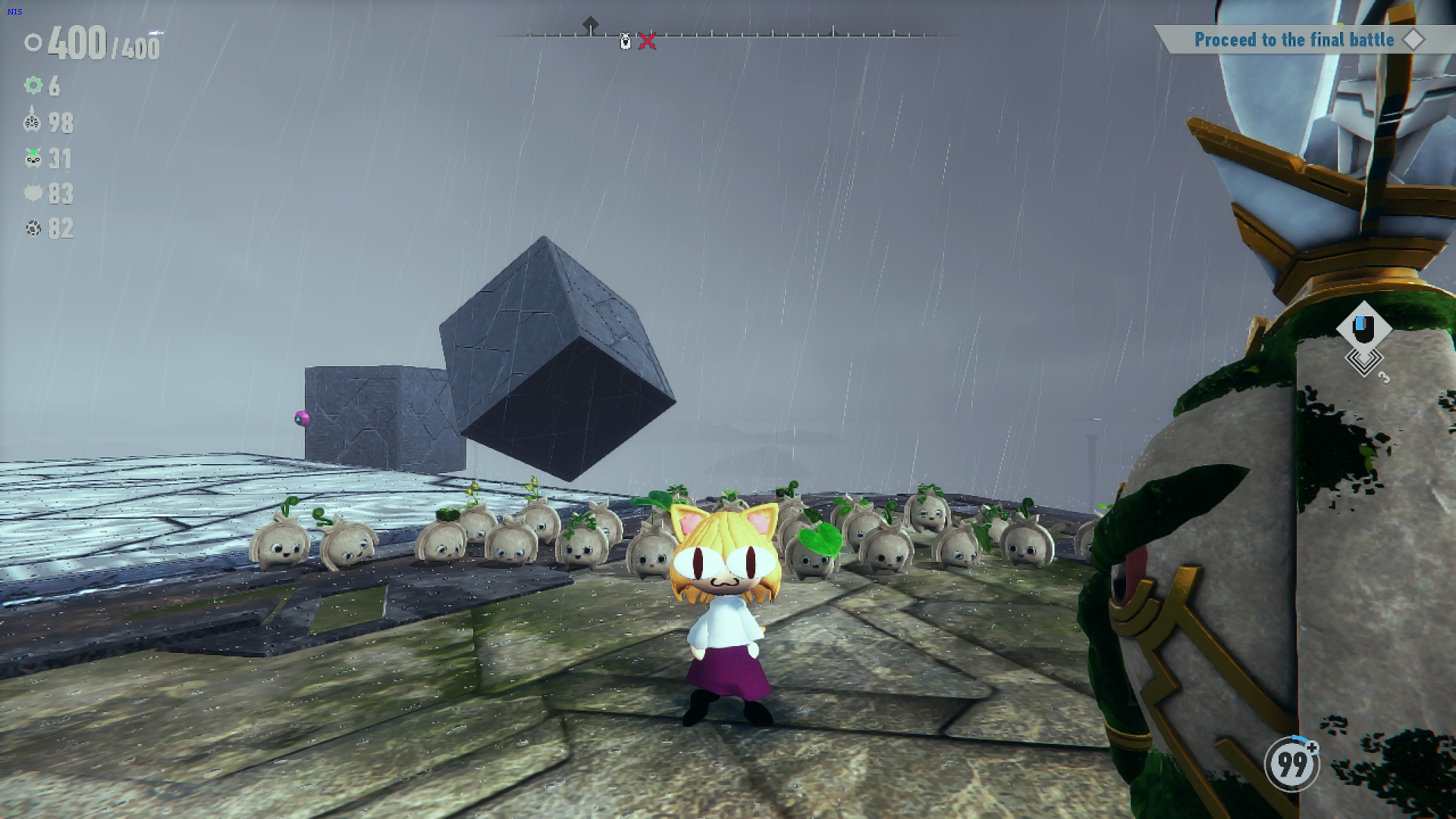Click the ring-shaped 400/400 counter icon
The height and width of the screenshot is (819, 1456).
pos(32,44)
